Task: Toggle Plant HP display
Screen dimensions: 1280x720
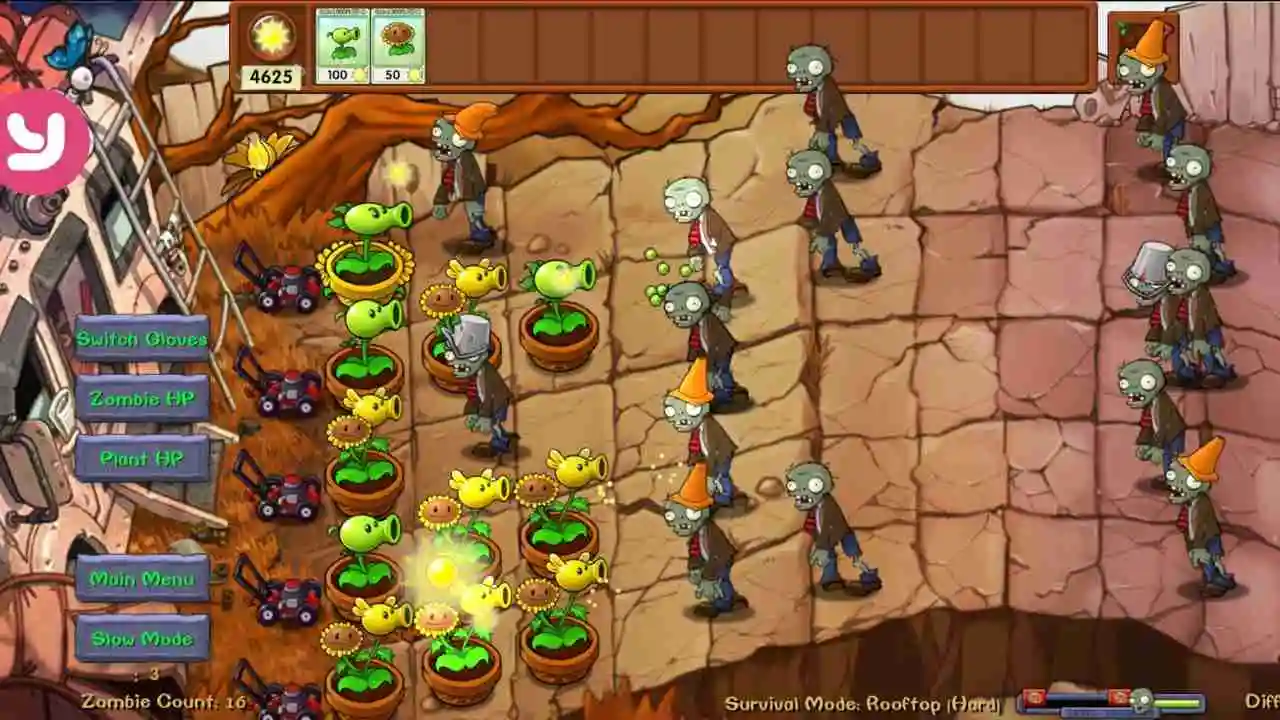Action: [x=142, y=458]
